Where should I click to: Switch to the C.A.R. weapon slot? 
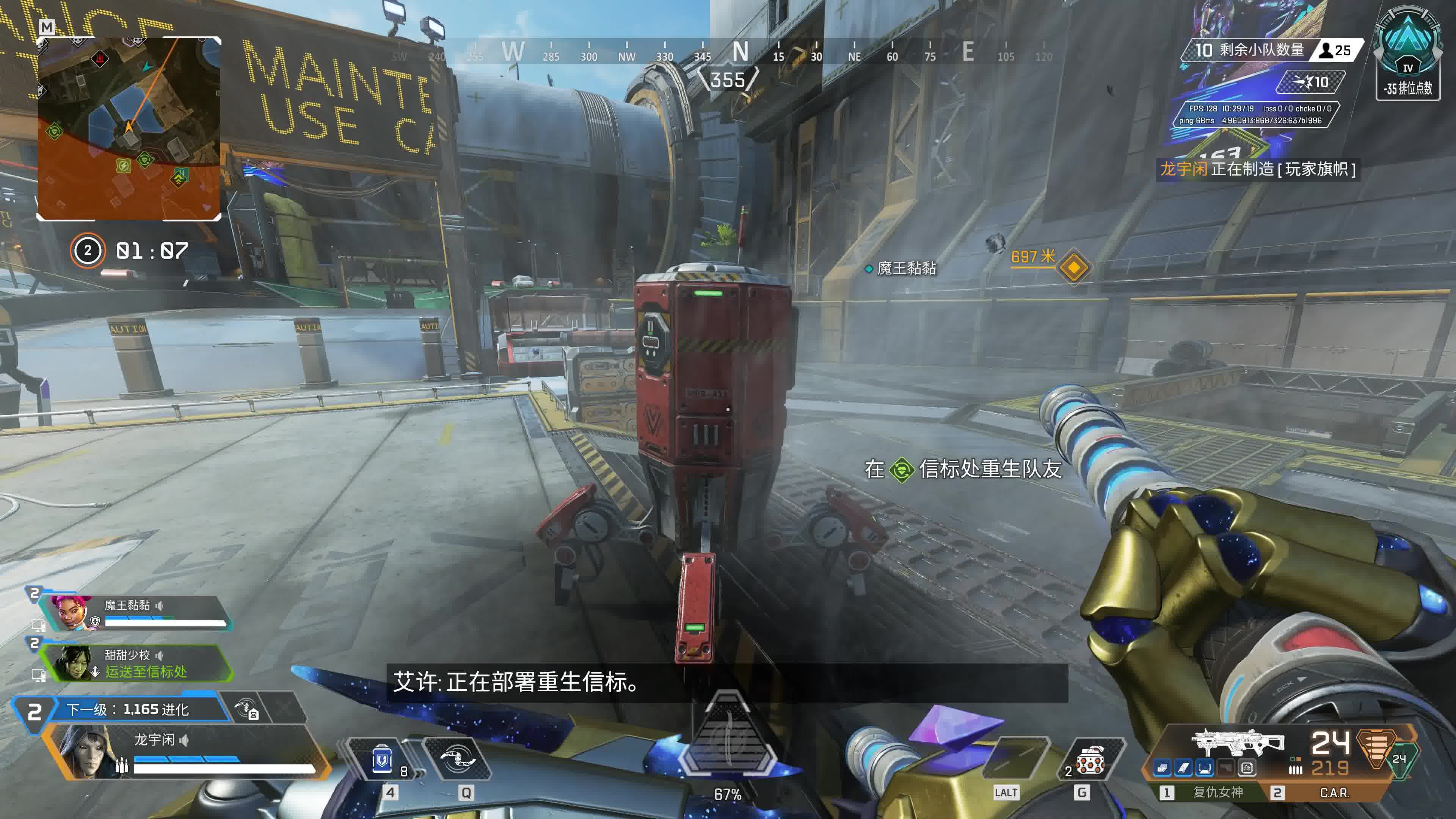coord(1334,792)
